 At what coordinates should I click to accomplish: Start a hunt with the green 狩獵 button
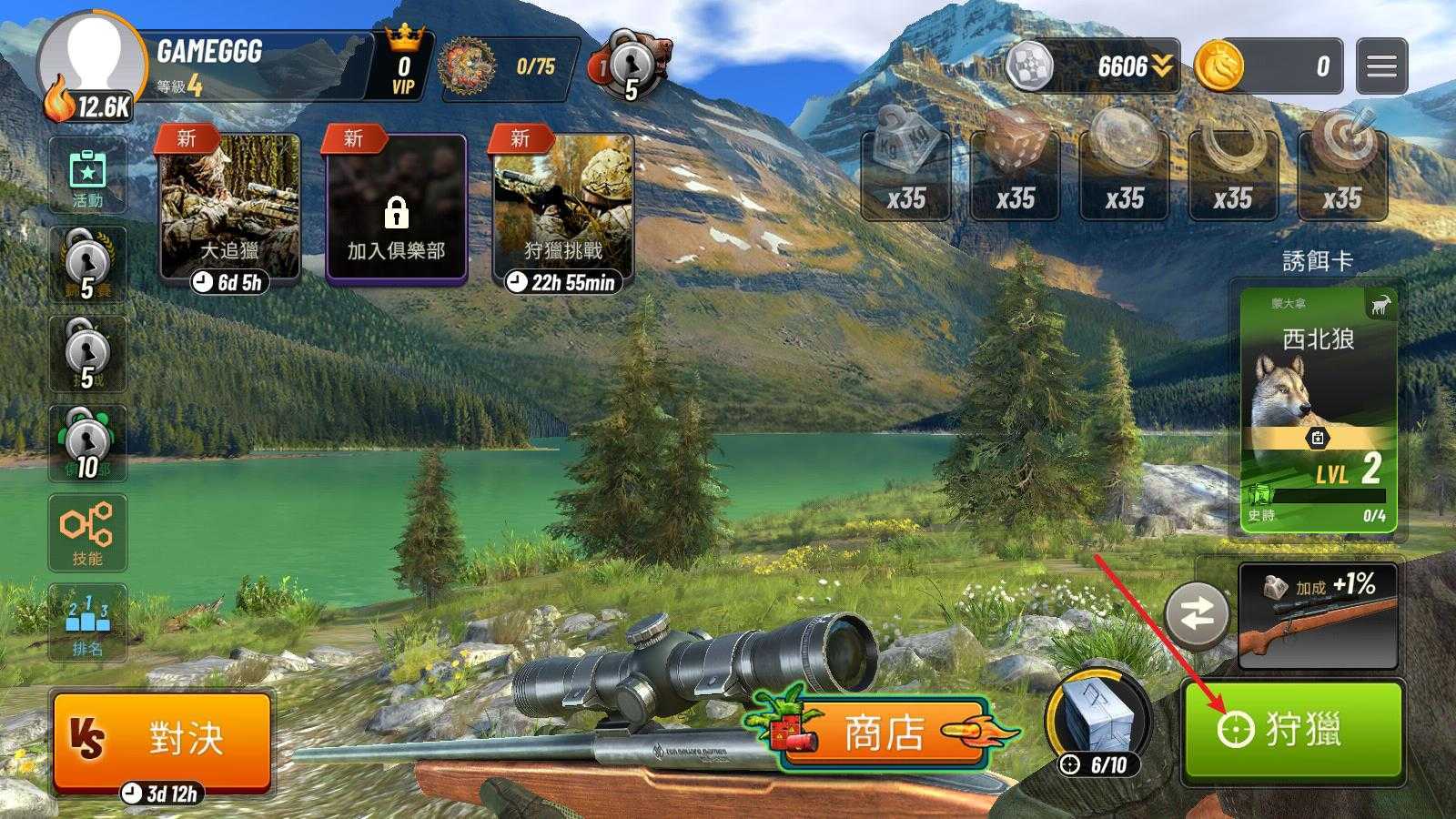pos(1292,730)
